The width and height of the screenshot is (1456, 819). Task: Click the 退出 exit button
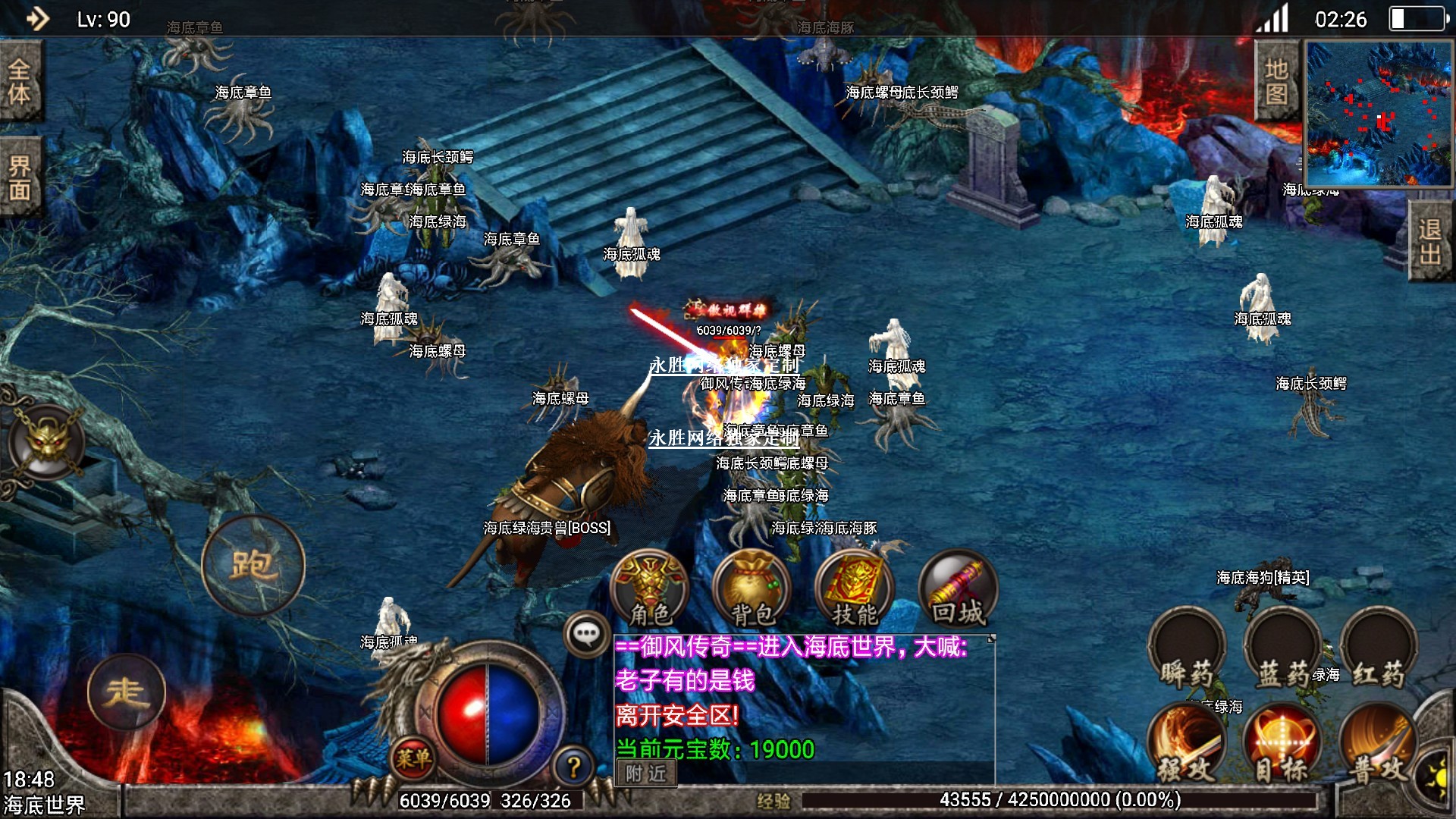[1430, 241]
